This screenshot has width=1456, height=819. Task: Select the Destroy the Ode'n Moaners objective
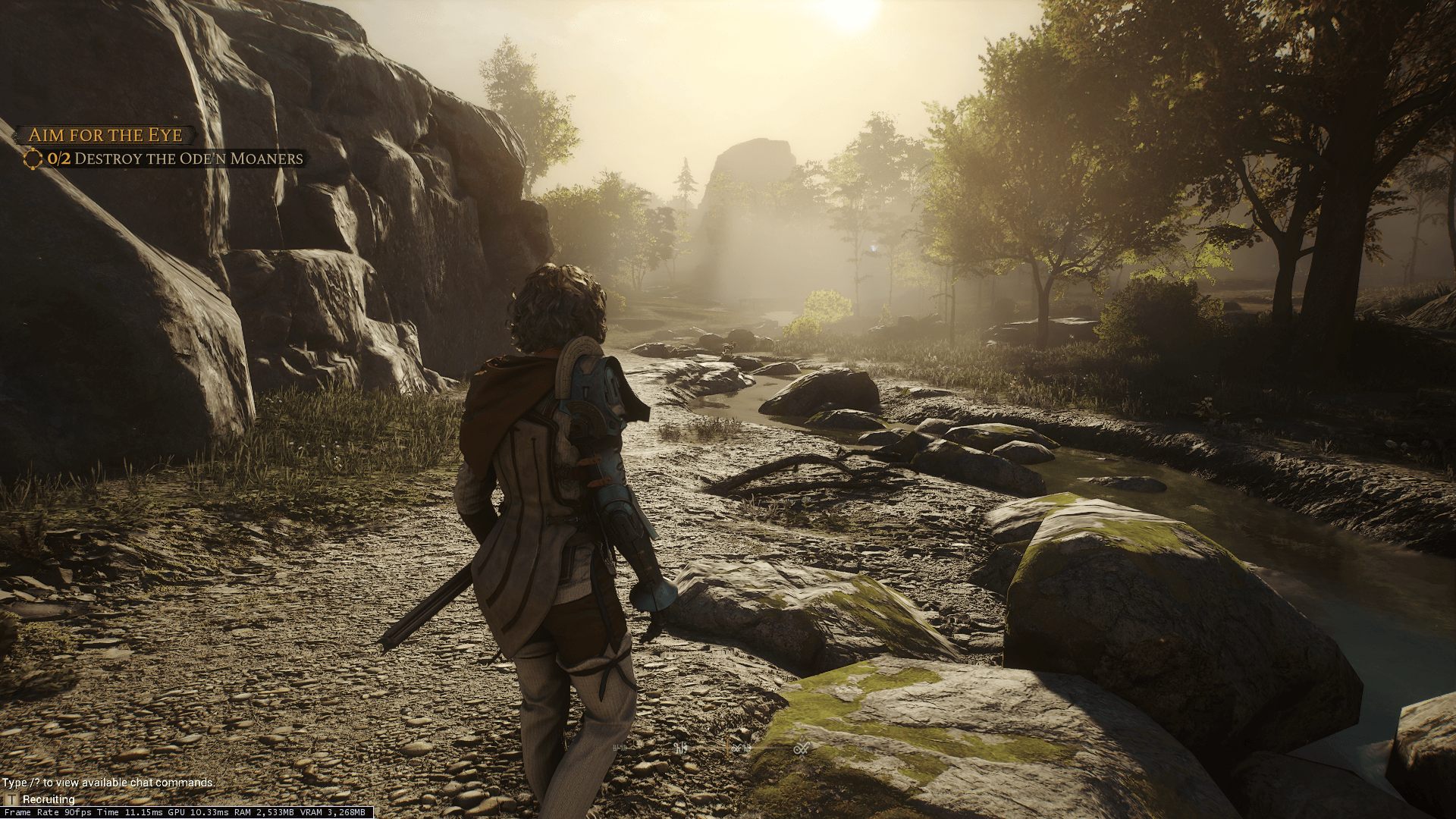[174, 158]
